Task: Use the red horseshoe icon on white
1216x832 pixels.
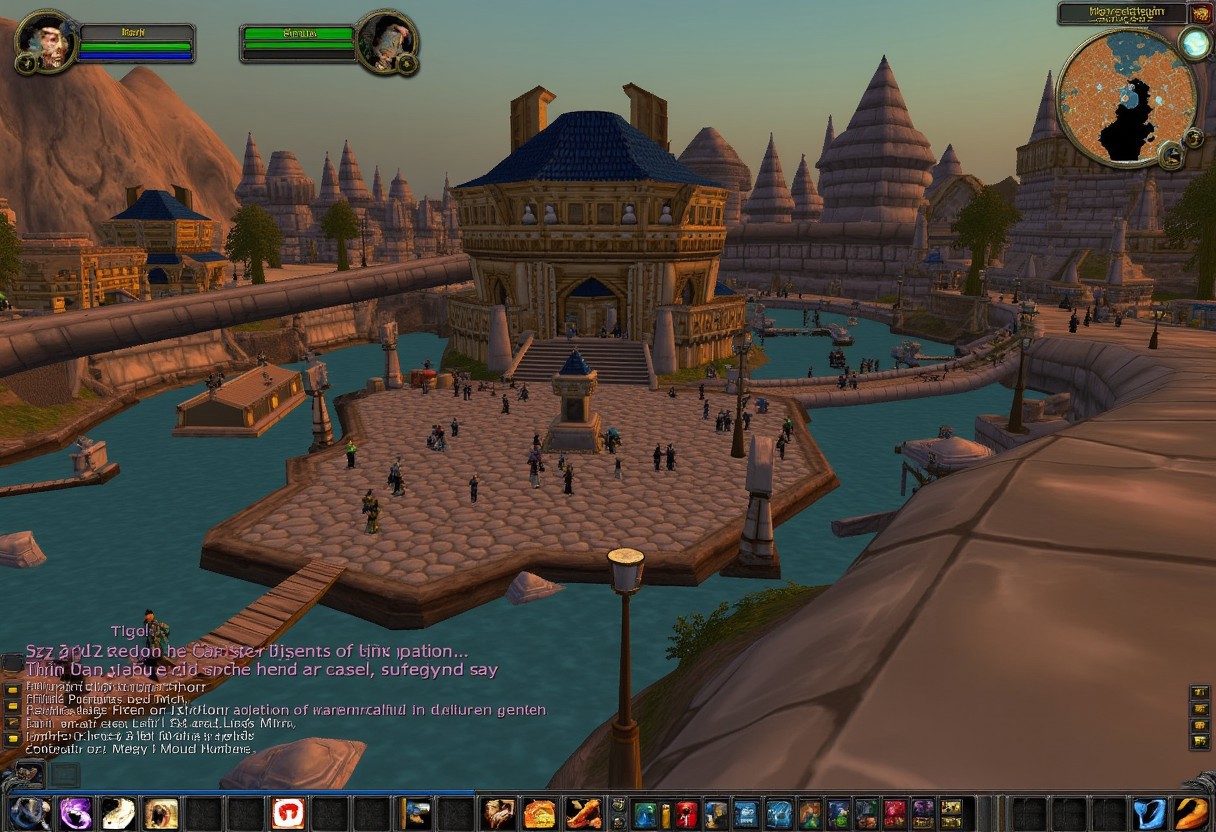Action: coord(288,813)
